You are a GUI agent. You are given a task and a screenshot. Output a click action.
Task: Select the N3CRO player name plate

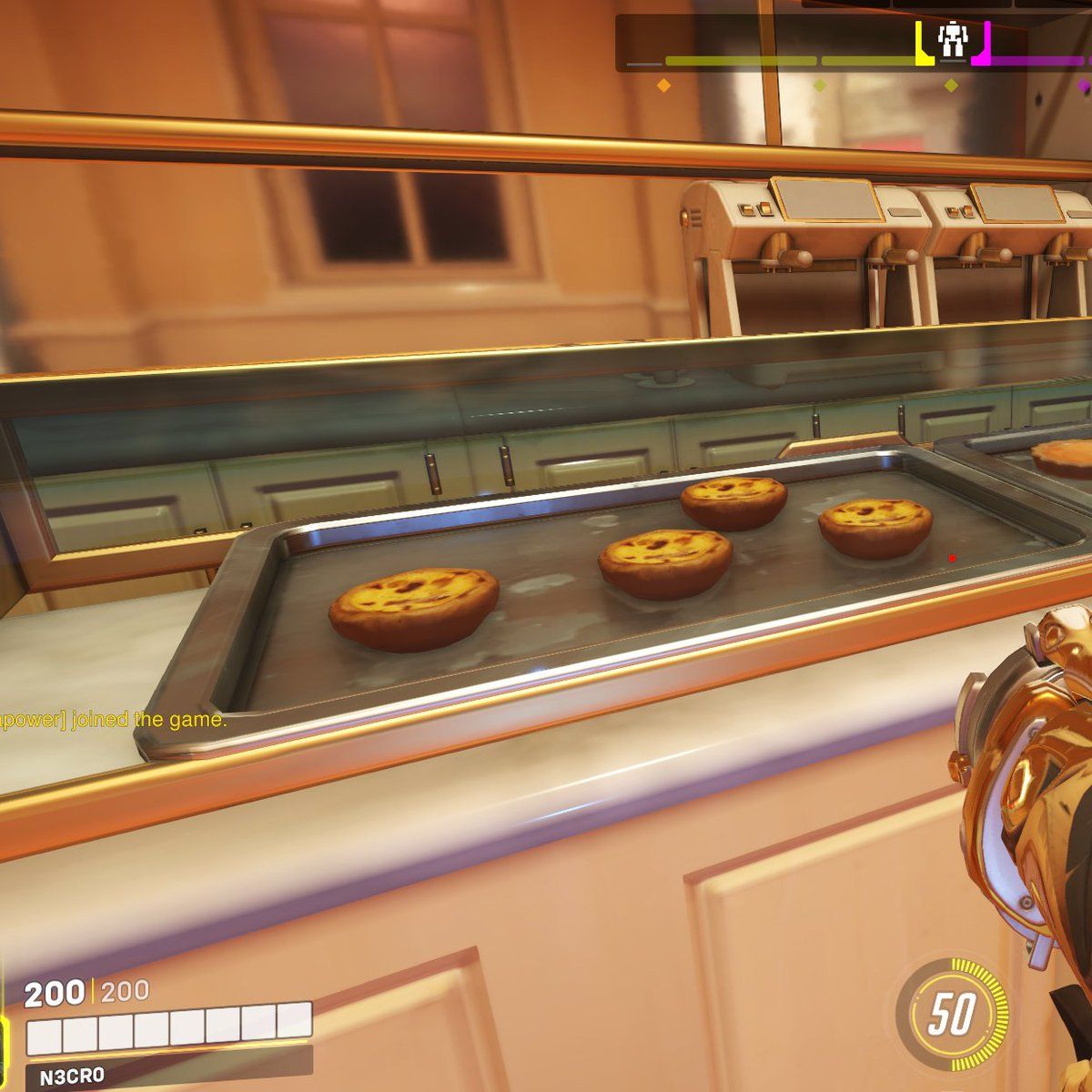coord(71,1077)
